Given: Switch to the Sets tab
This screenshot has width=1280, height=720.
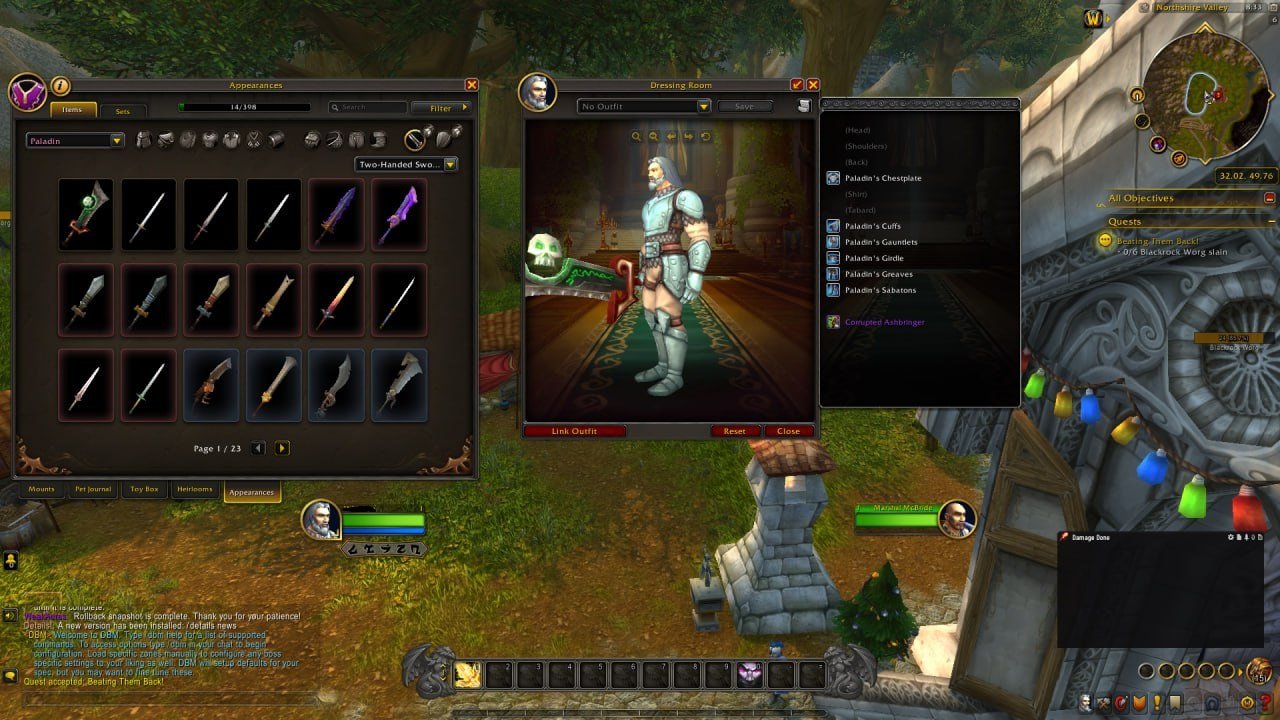Looking at the screenshot, I should point(122,111).
